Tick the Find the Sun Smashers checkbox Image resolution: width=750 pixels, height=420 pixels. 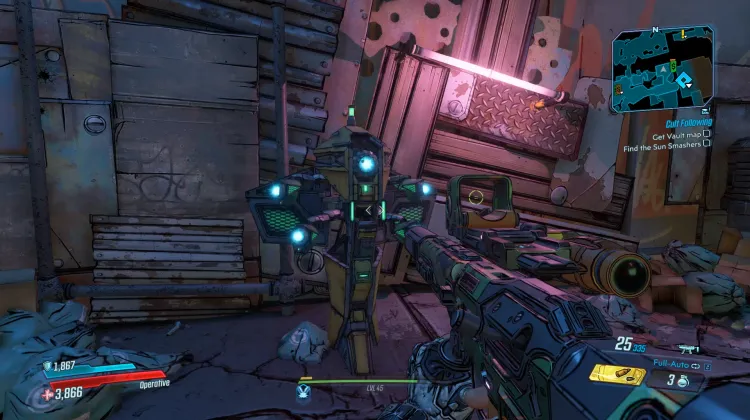(707, 145)
